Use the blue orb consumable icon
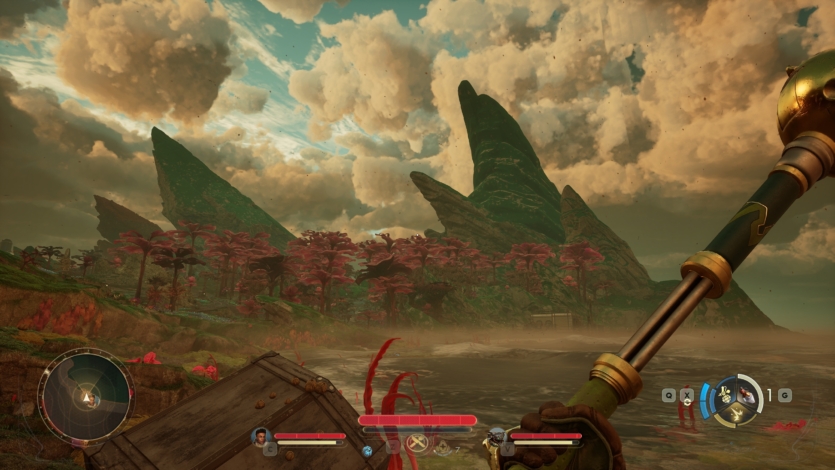This screenshot has height=470, width=835. point(367,451)
